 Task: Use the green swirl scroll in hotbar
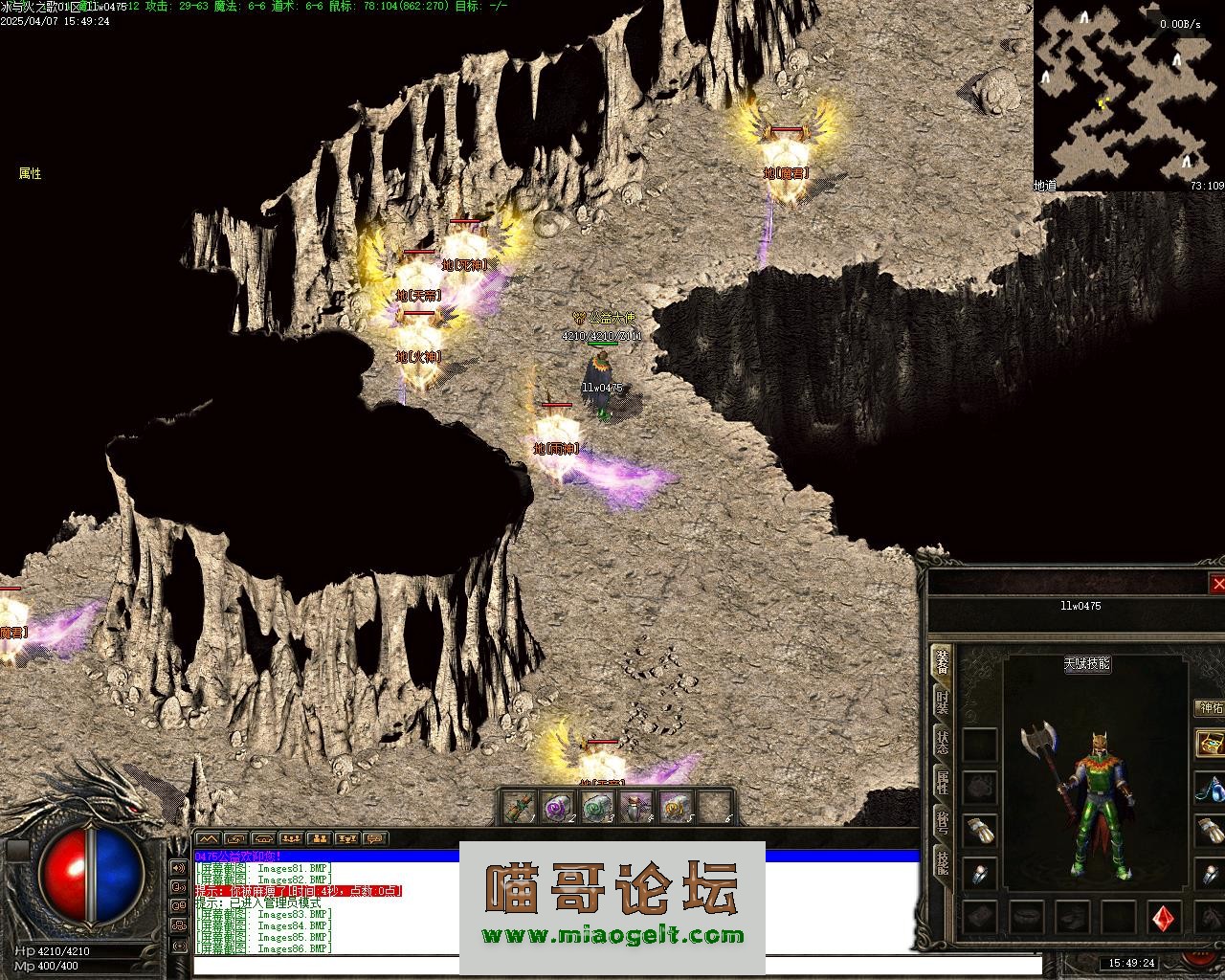597,808
